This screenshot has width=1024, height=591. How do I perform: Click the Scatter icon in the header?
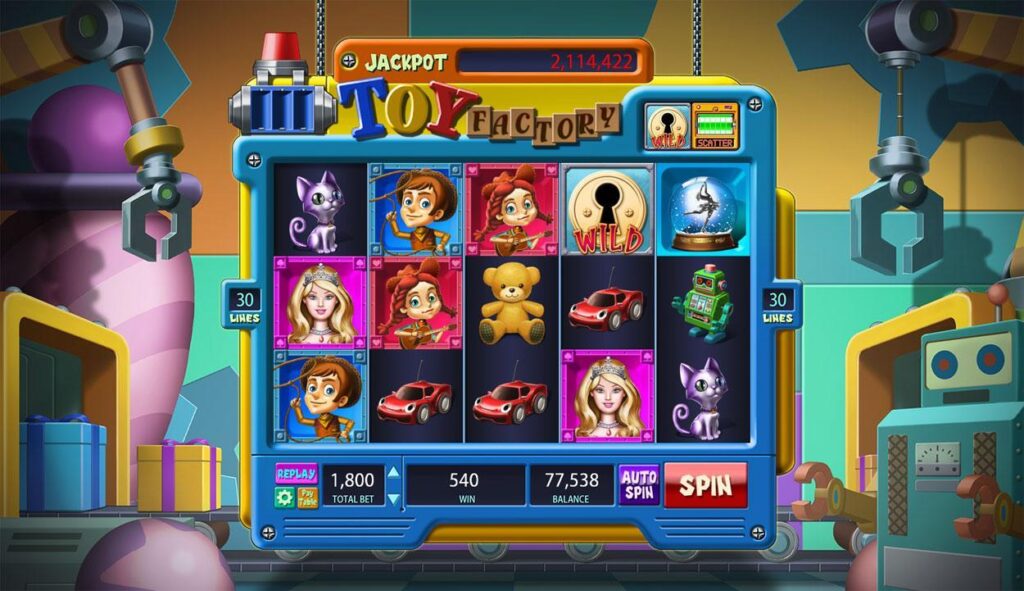714,126
